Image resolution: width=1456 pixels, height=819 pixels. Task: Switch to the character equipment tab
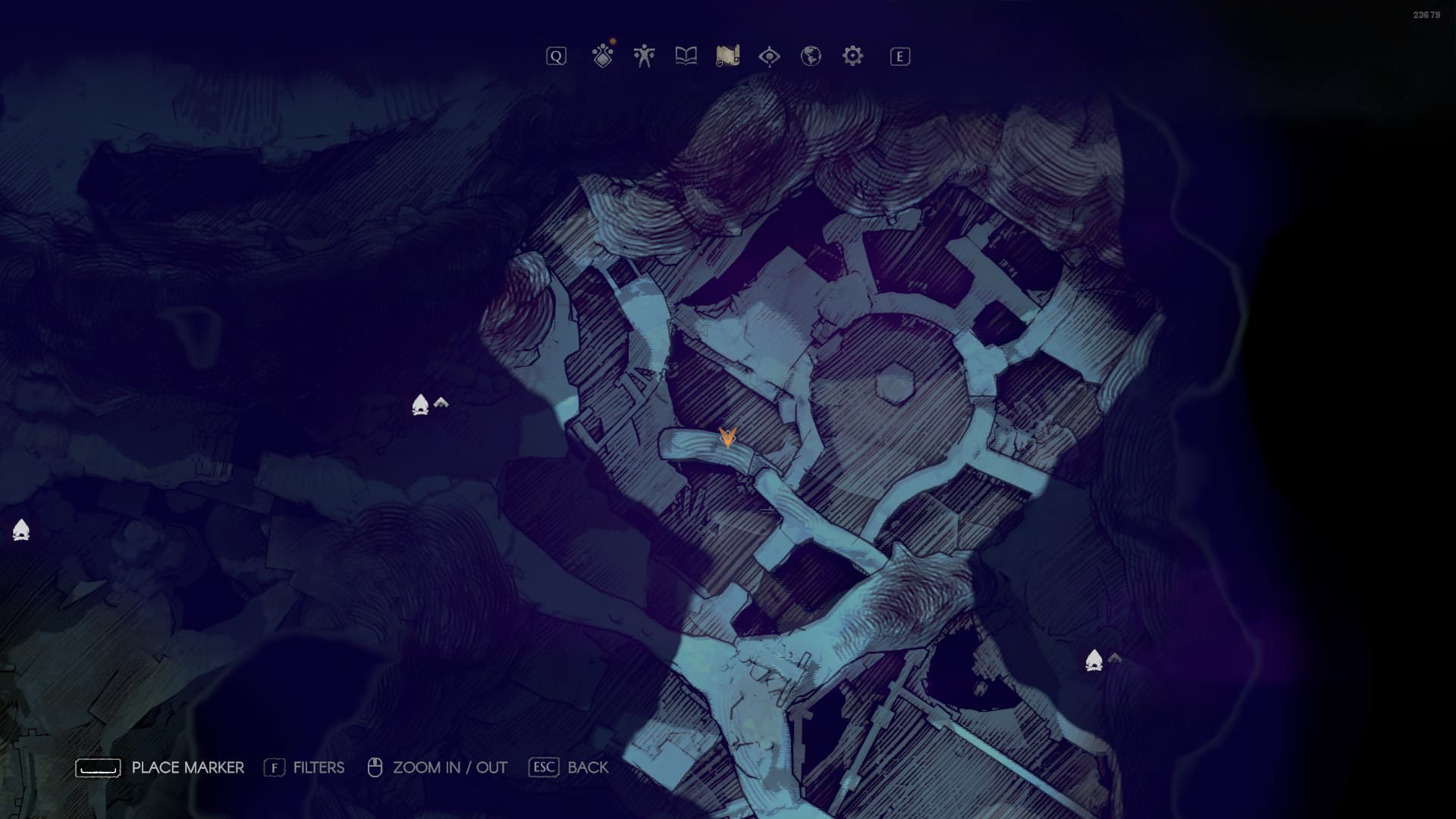pos(644,56)
